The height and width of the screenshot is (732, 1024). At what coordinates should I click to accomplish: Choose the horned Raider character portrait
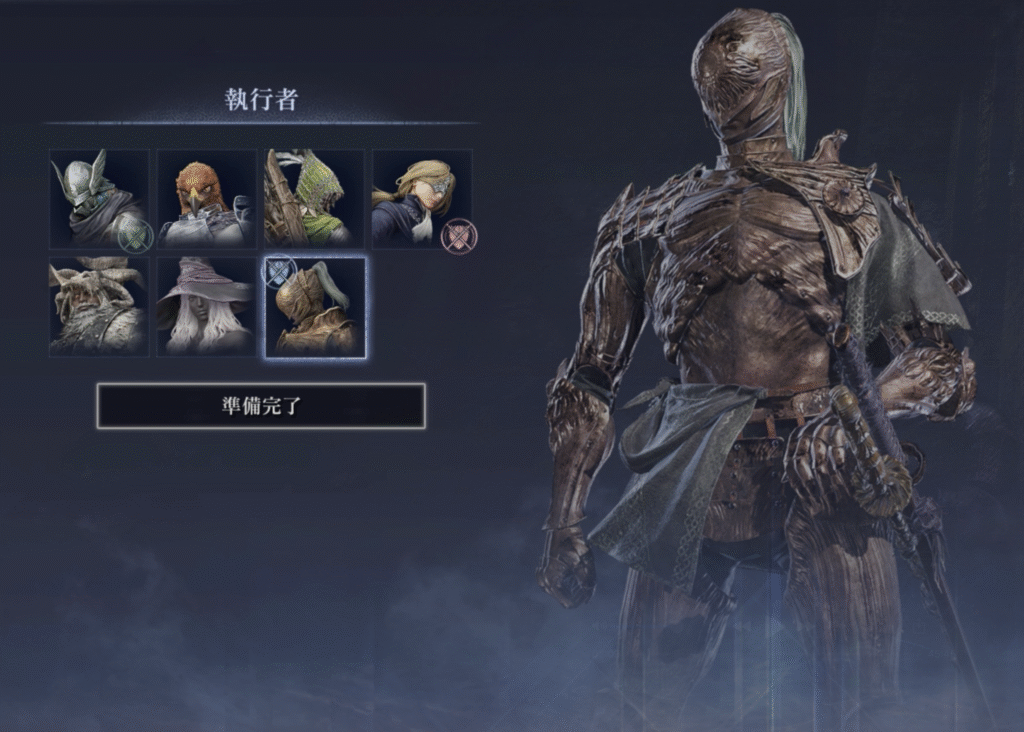point(100,307)
